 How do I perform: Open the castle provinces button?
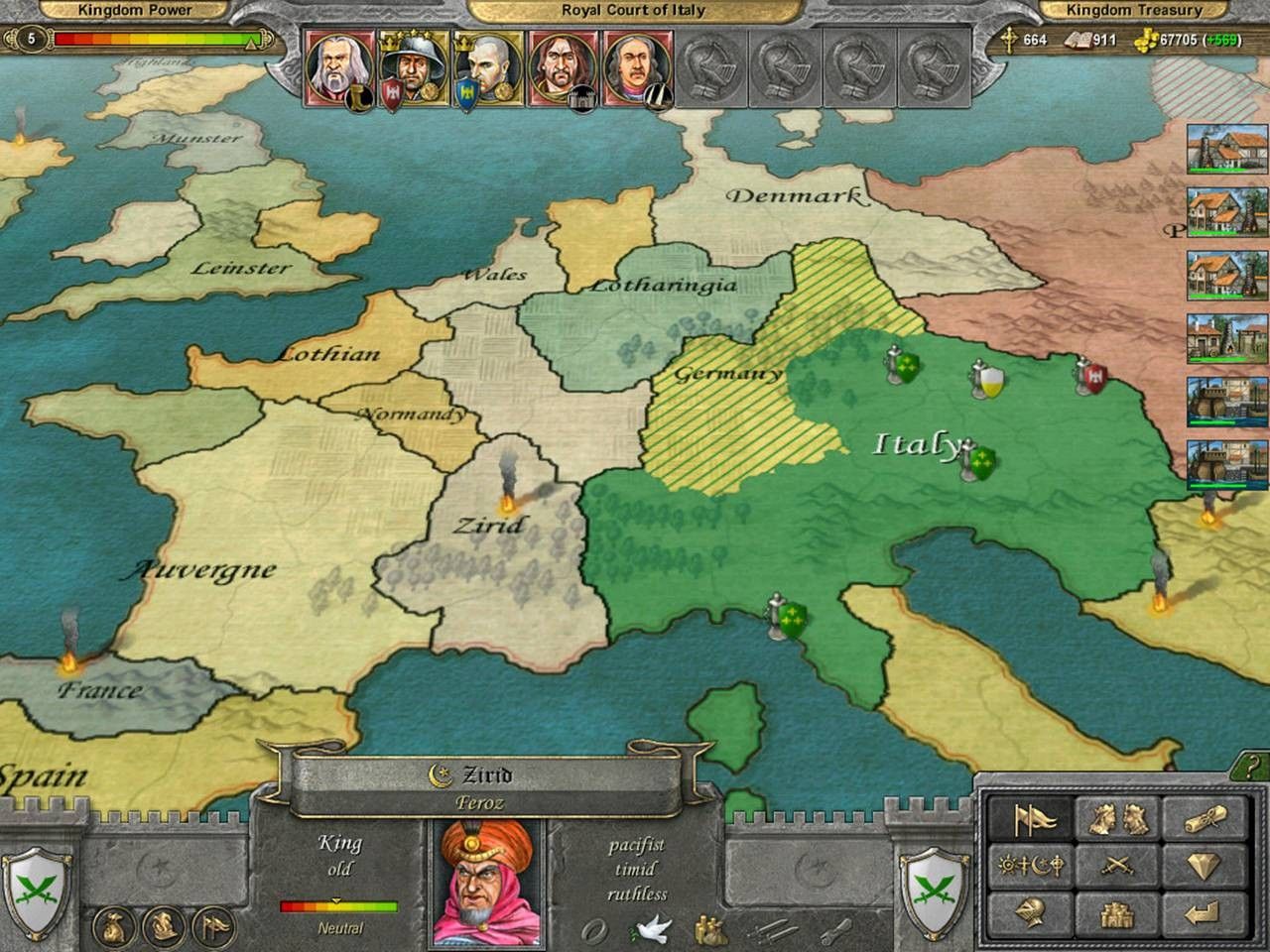coord(1120,911)
